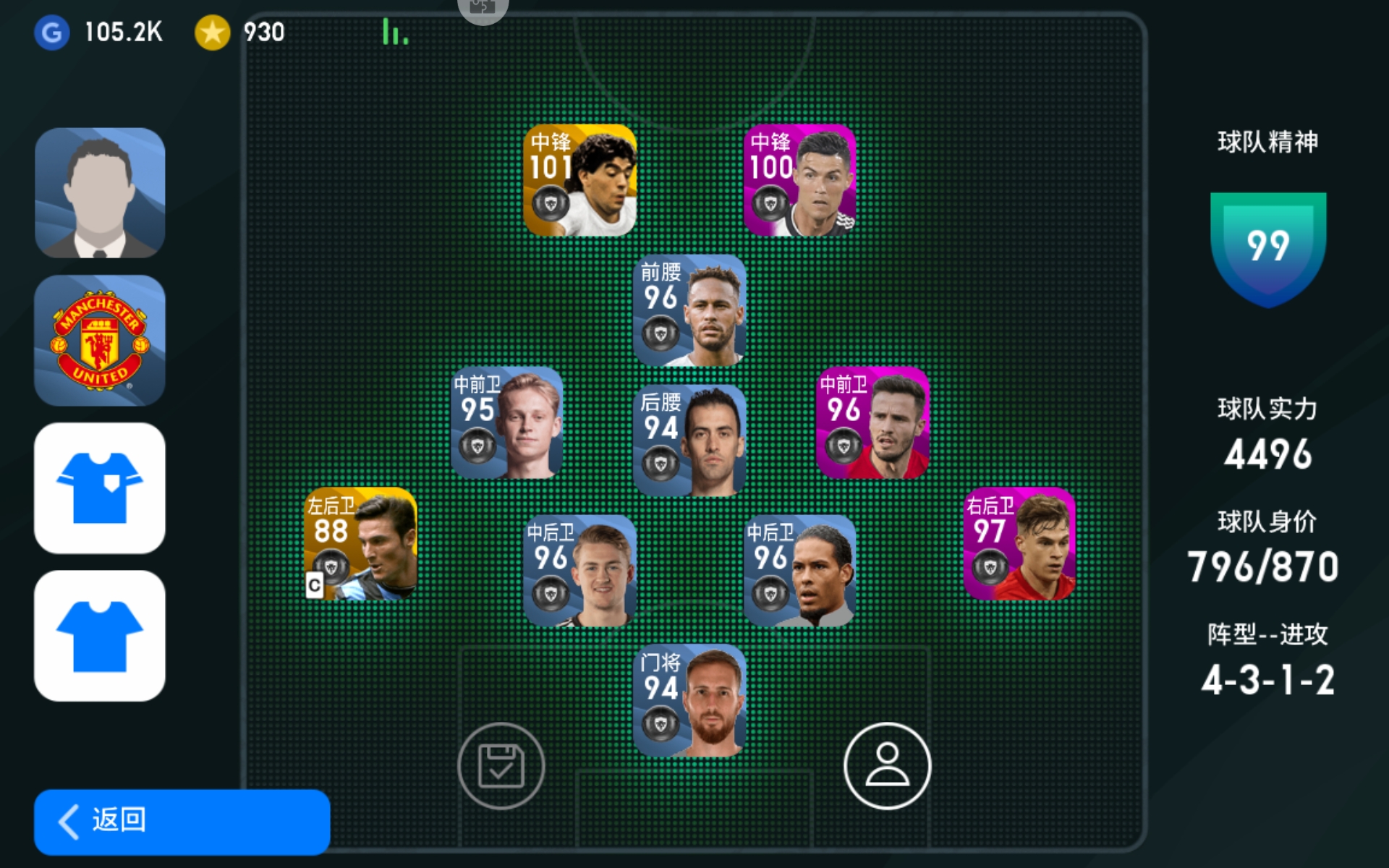
Task: Pick the 后腰 defensive midfielder card
Action: [x=689, y=441]
